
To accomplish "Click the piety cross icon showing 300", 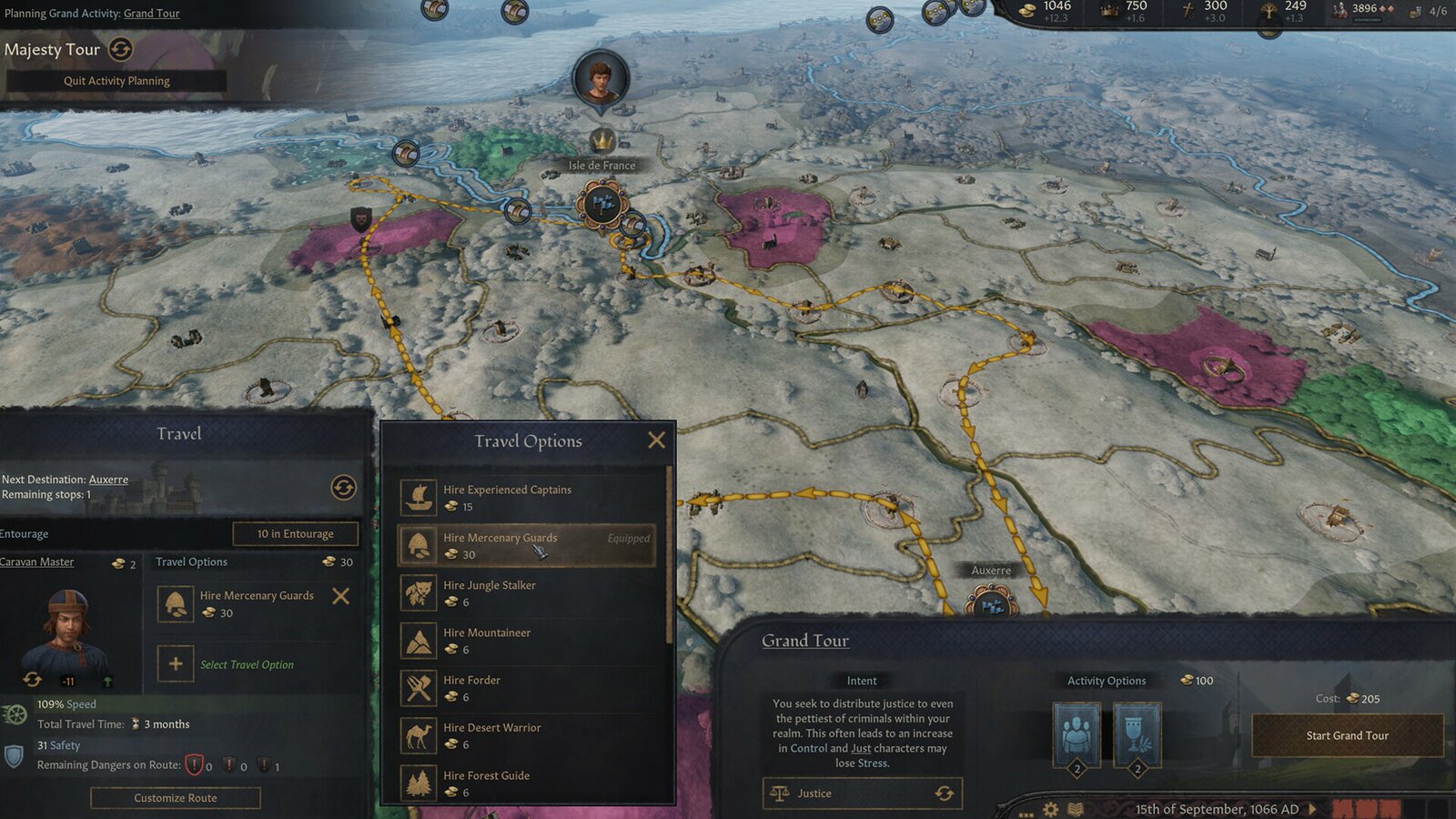I will click(1185, 8).
